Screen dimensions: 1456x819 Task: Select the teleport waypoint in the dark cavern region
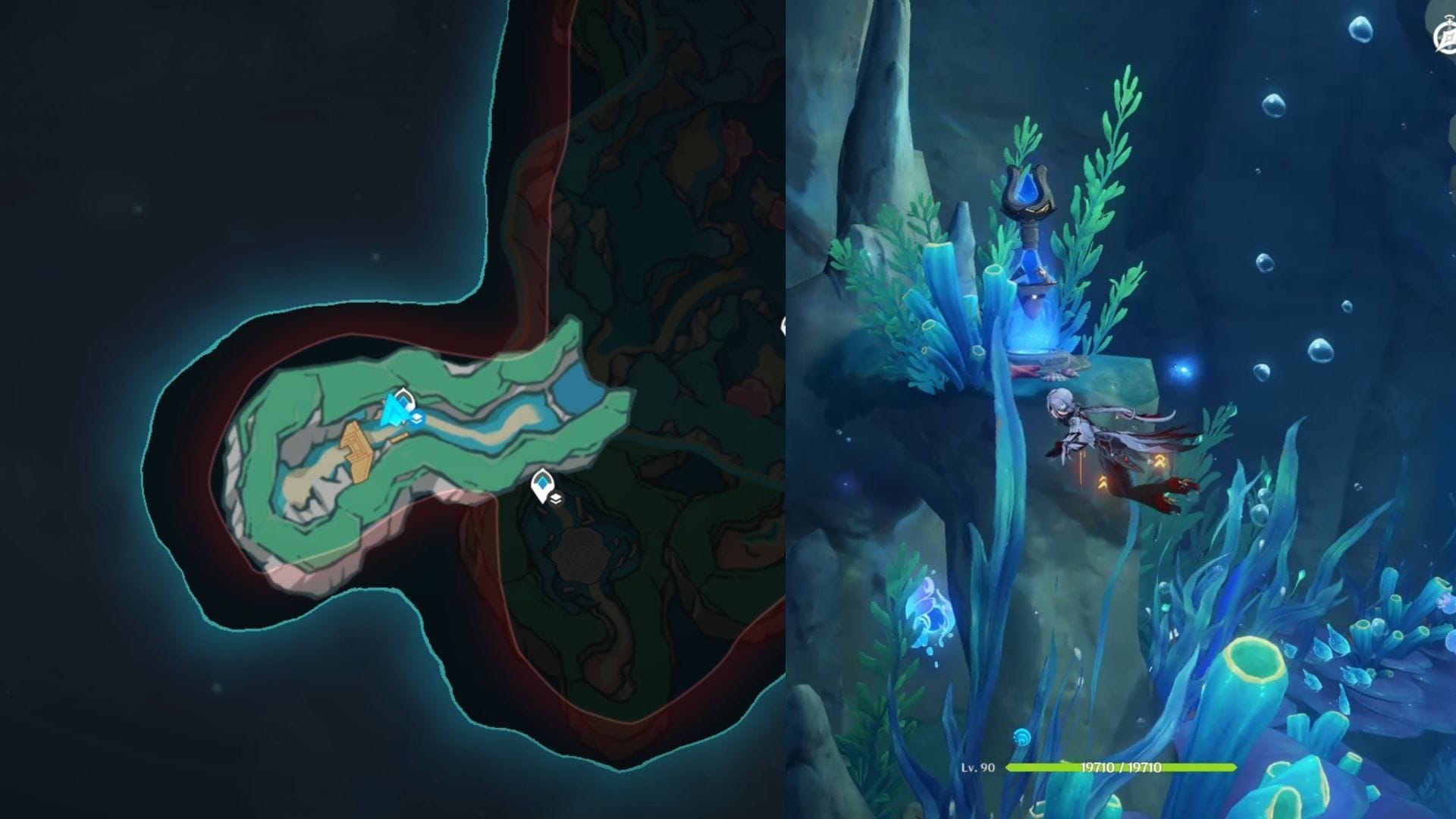543,482
